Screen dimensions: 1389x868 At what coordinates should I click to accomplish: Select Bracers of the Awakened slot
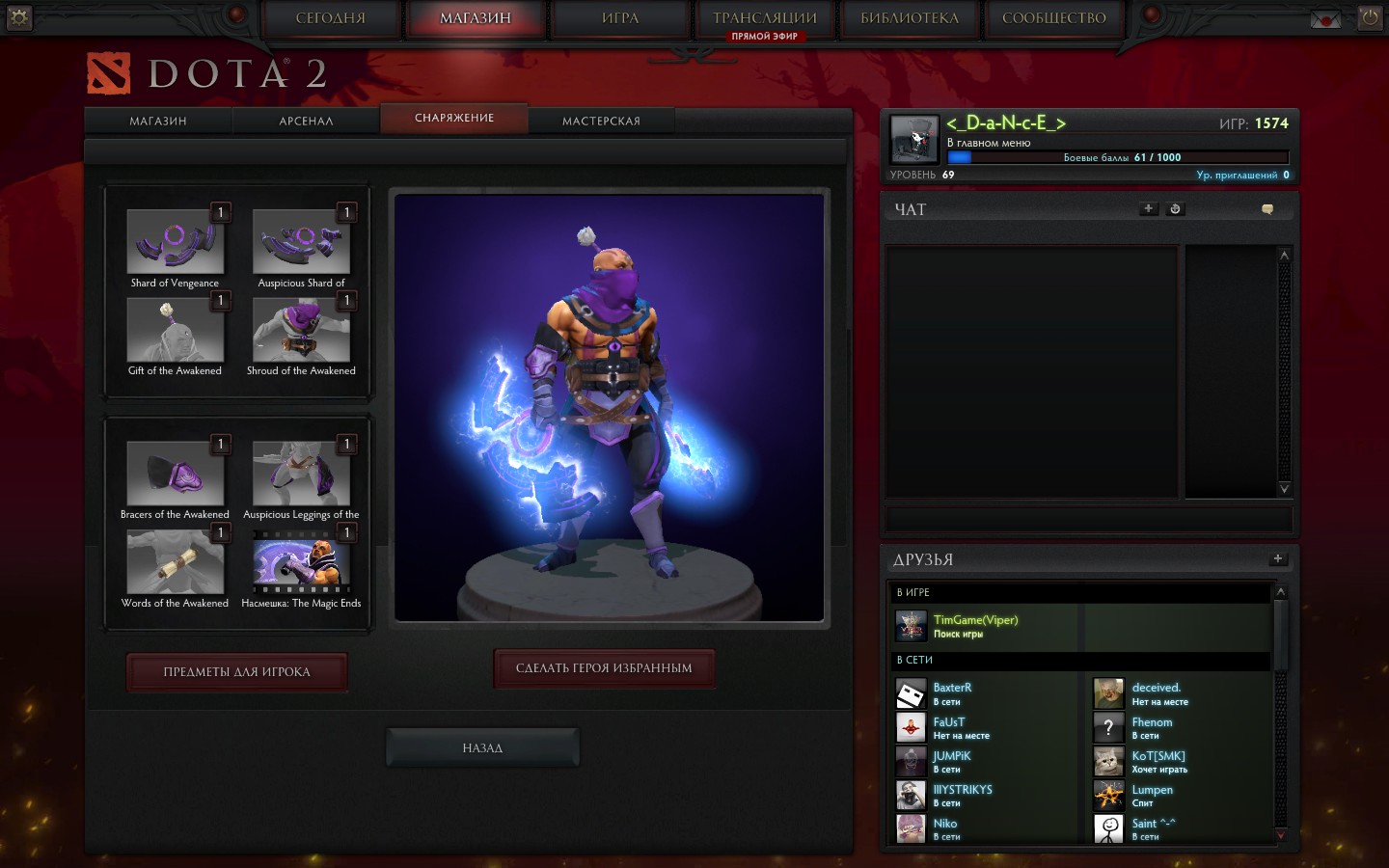point(176,474)
